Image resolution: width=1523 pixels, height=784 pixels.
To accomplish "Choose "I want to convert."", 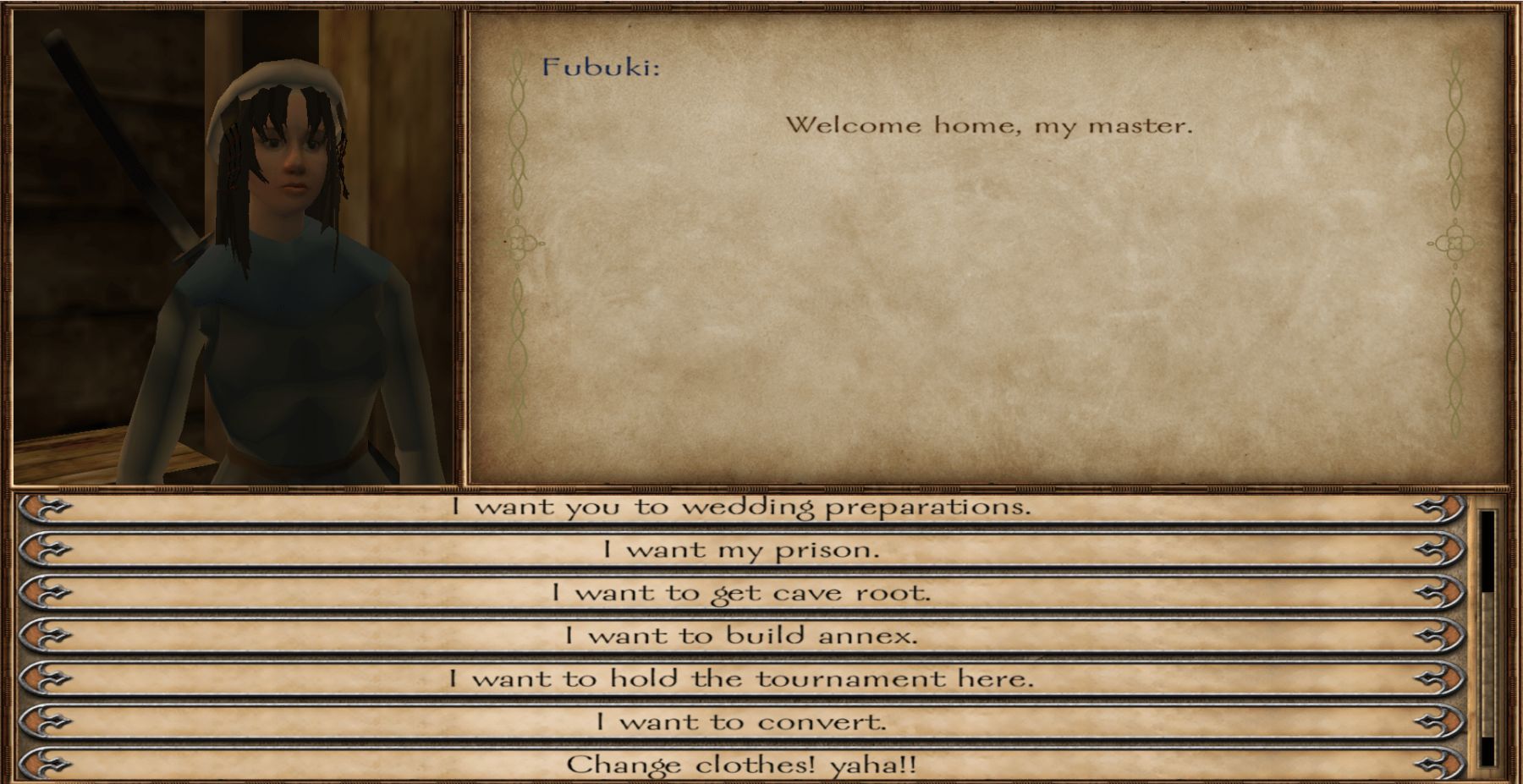I will tap(741, 722).
